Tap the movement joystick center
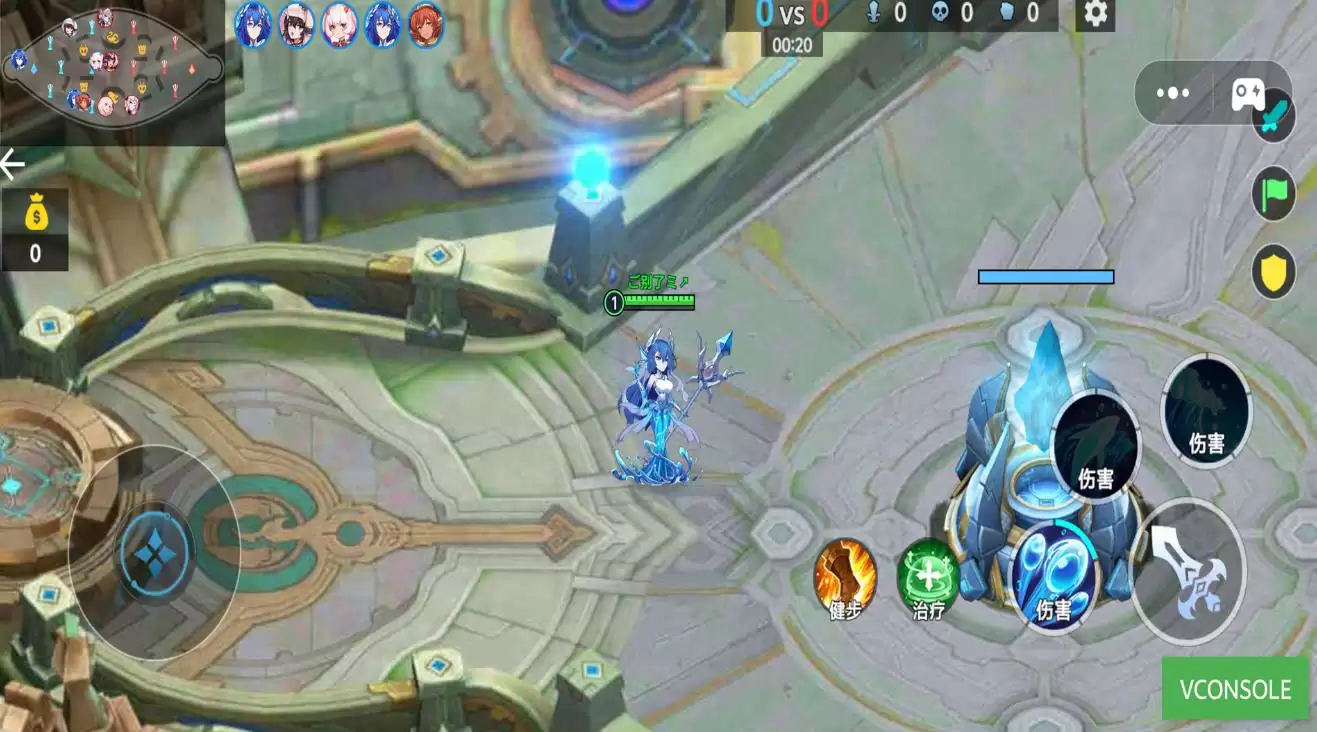 click(155, 552)
